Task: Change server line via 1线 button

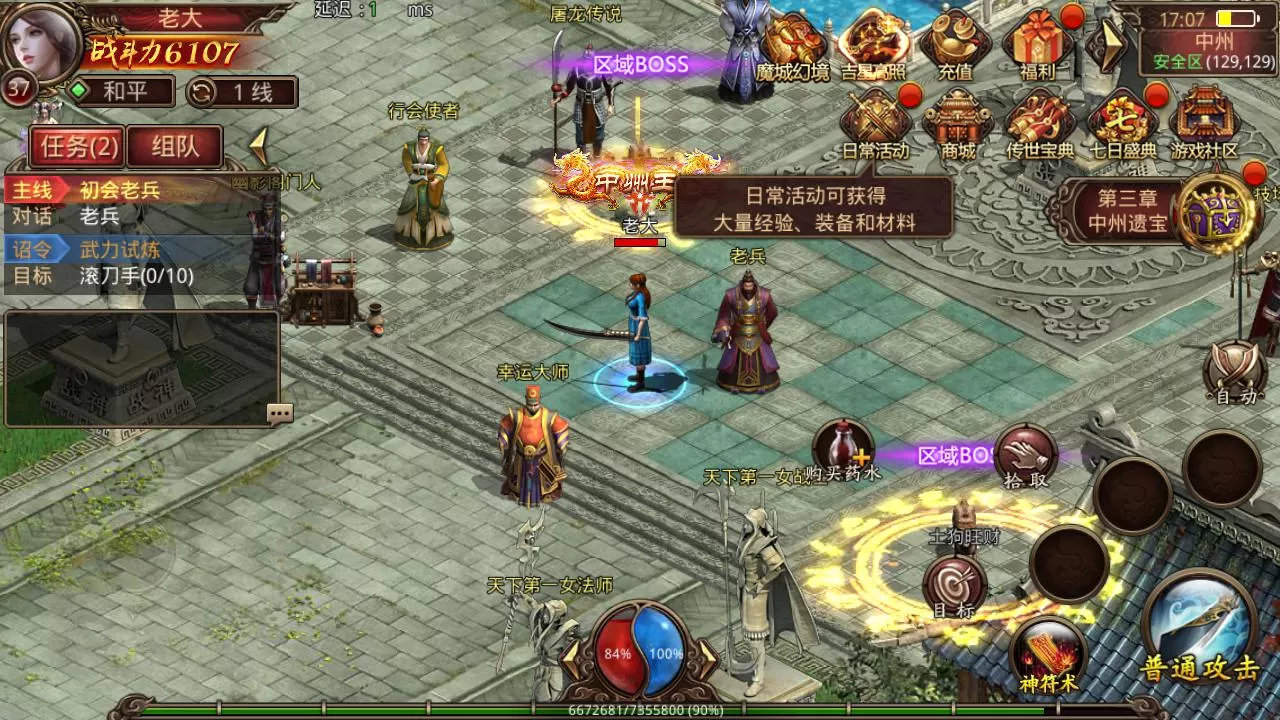Action: [x=242, y=92]
